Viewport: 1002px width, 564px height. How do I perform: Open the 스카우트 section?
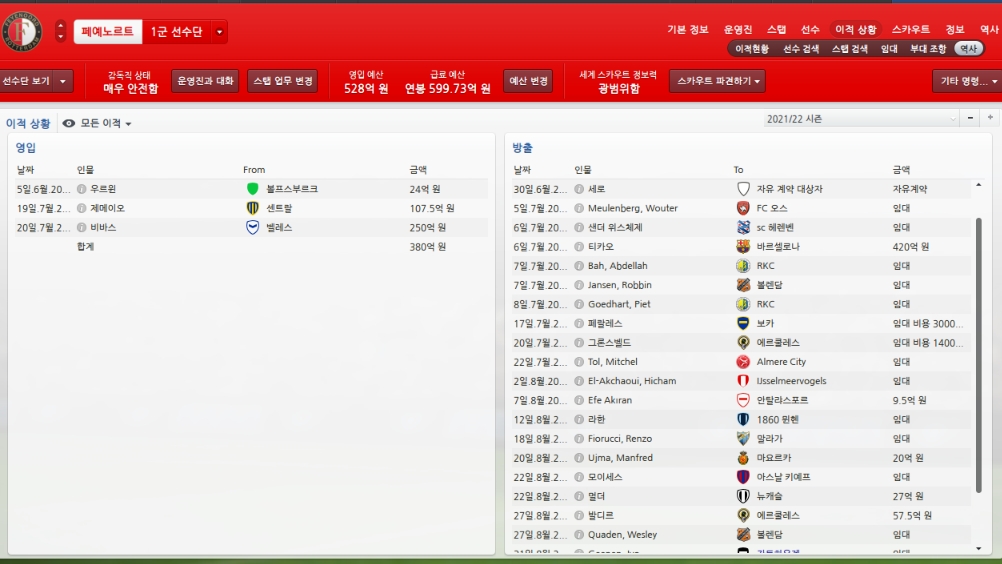point(910,30)
